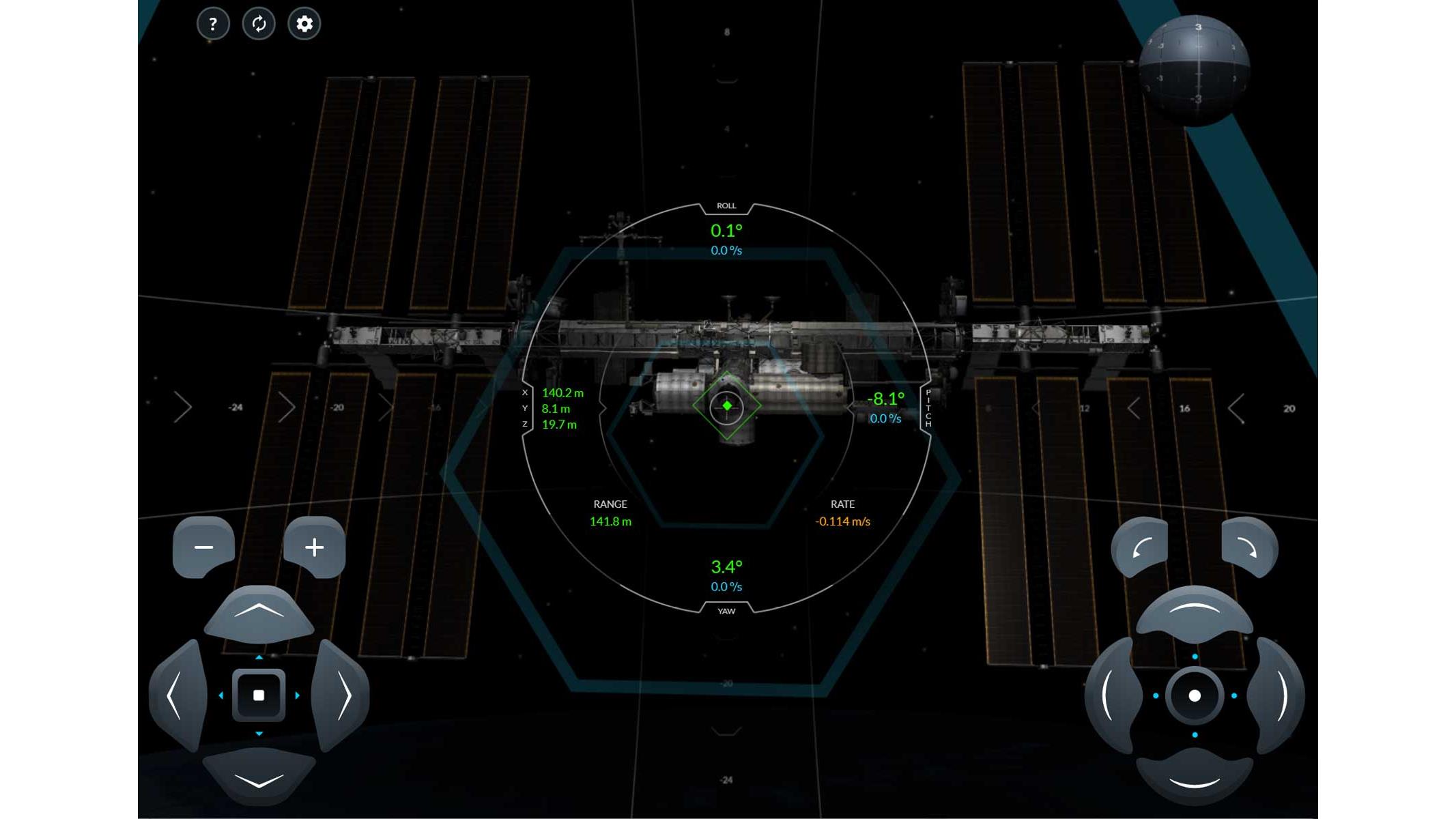Click the attitude globe in the corner
Viewport: 1456px width, 819px height.
pos(1195,70)
